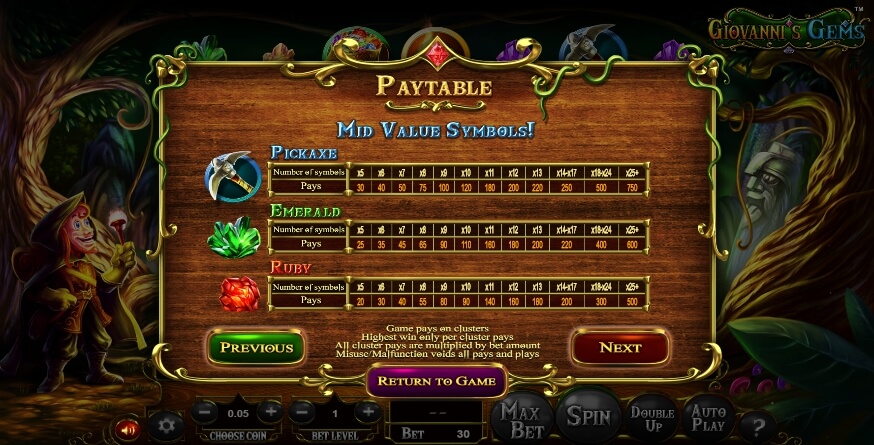874x445 pixels.
Task: Lower the bet level by one
Action: (302, 411)
